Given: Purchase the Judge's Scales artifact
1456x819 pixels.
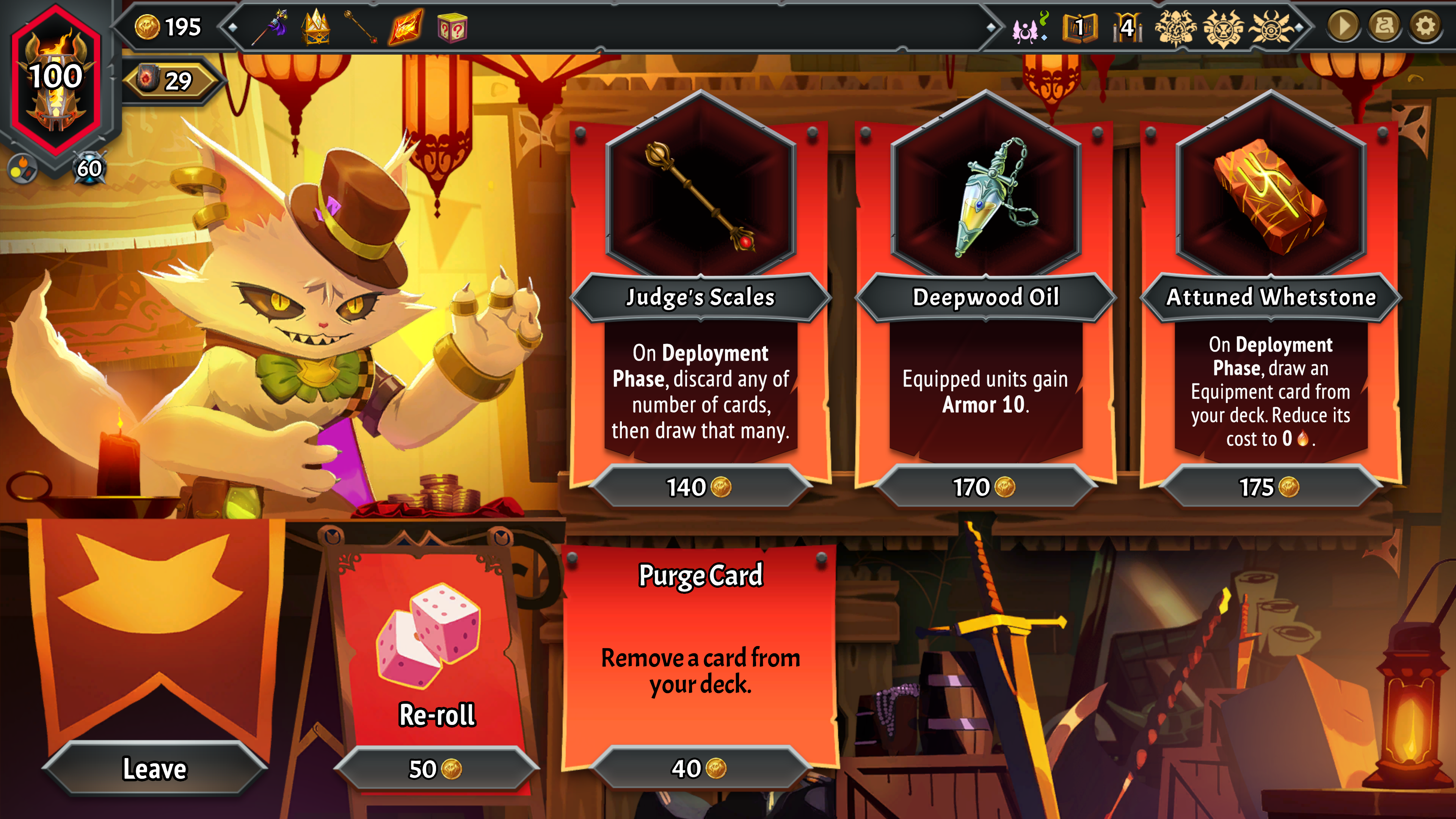Looking at the screenshot, I should [x=700, y=487].
